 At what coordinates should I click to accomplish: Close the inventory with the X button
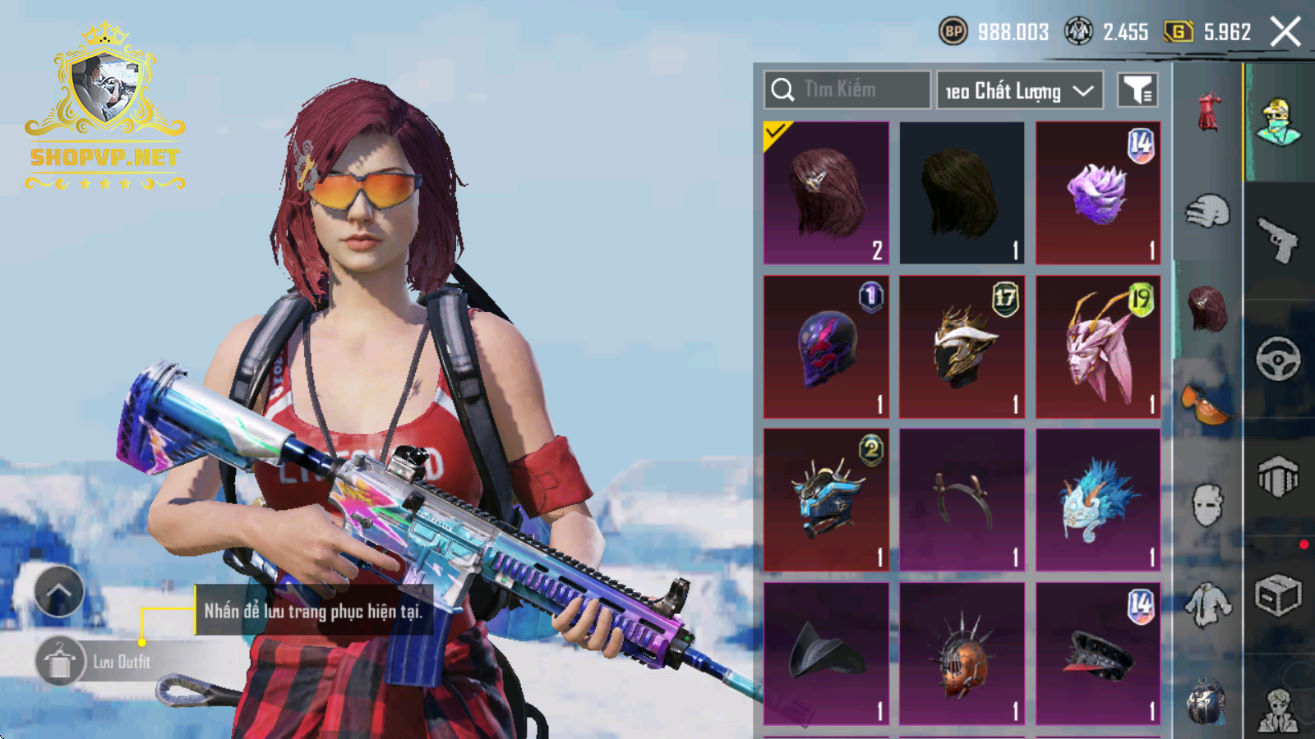(x=1285, y=32)
